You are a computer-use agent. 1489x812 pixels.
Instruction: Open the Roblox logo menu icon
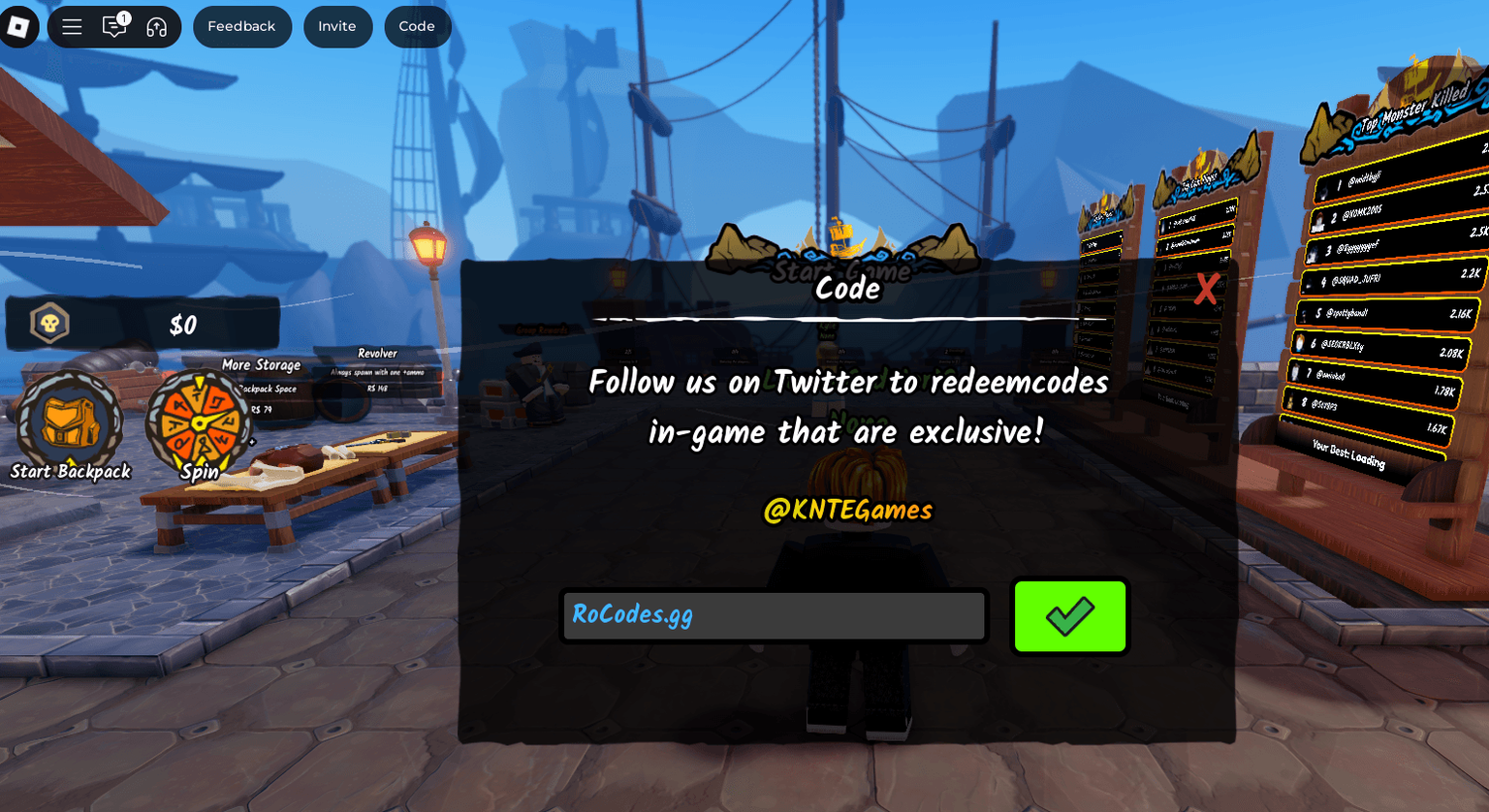(x=19, y=26)
